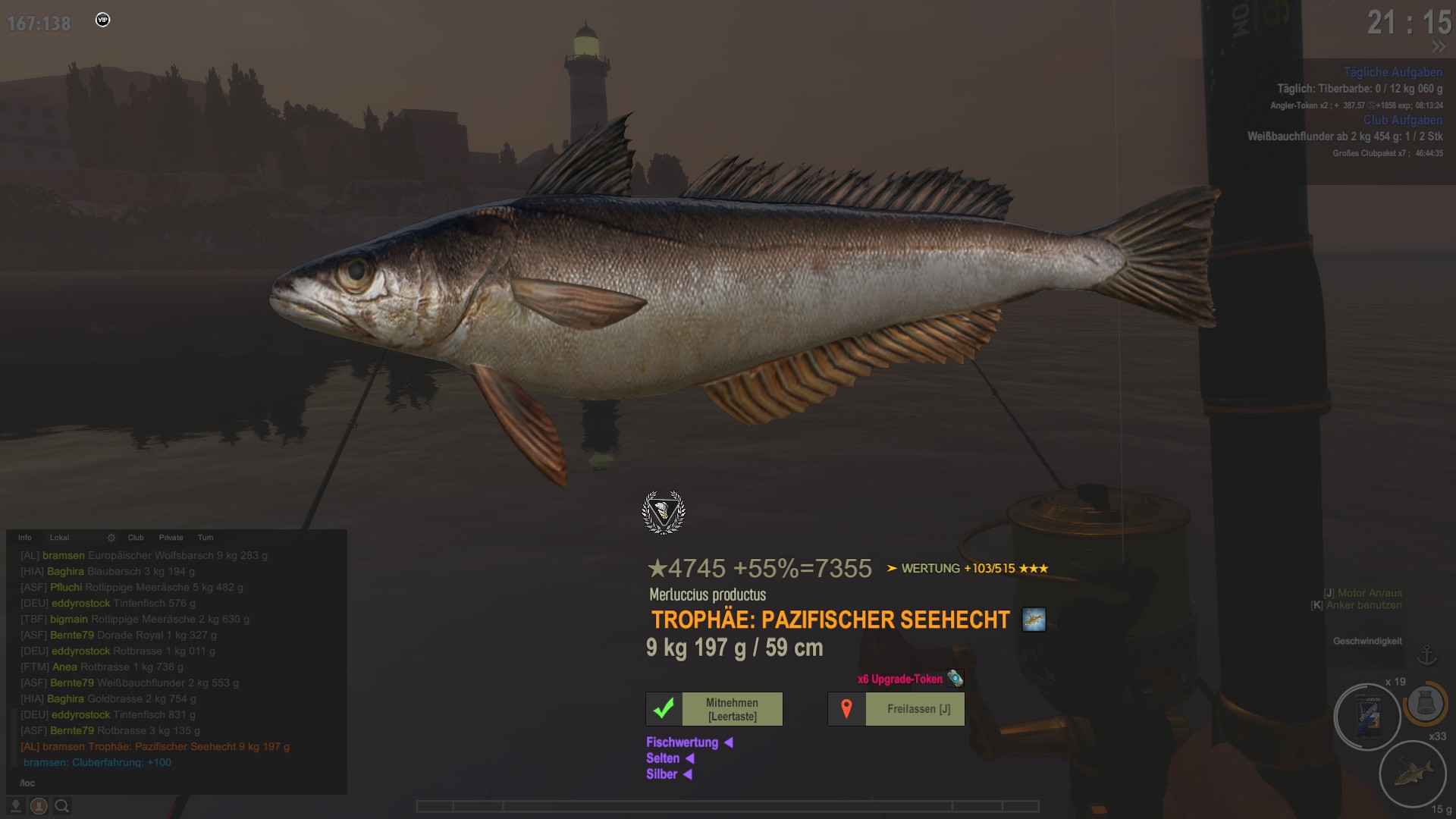Open Tägliche Aufgaben daily tasks
Viewport: 1456px width, 819px height.
(1392, 72)
